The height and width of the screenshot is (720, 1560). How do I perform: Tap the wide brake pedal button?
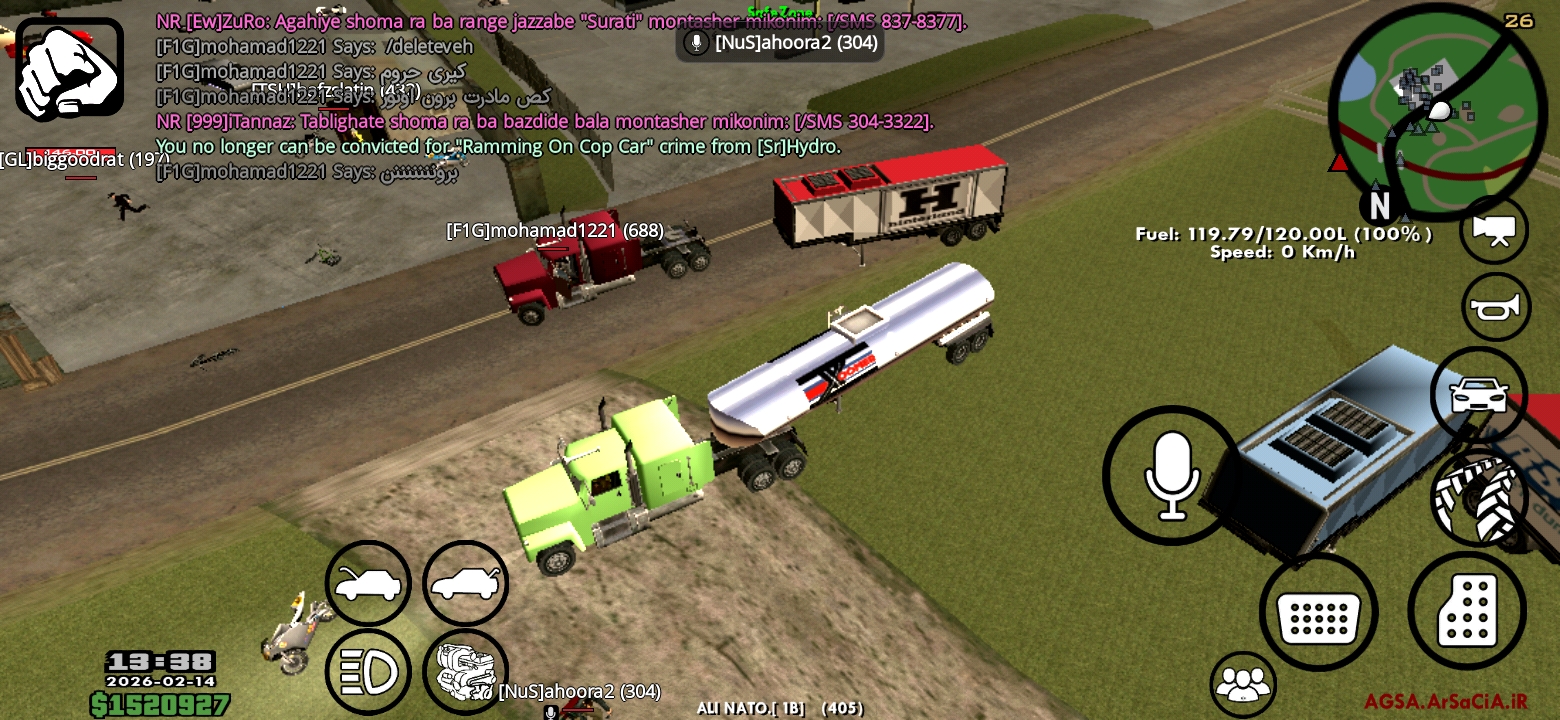coord(1318,612)
